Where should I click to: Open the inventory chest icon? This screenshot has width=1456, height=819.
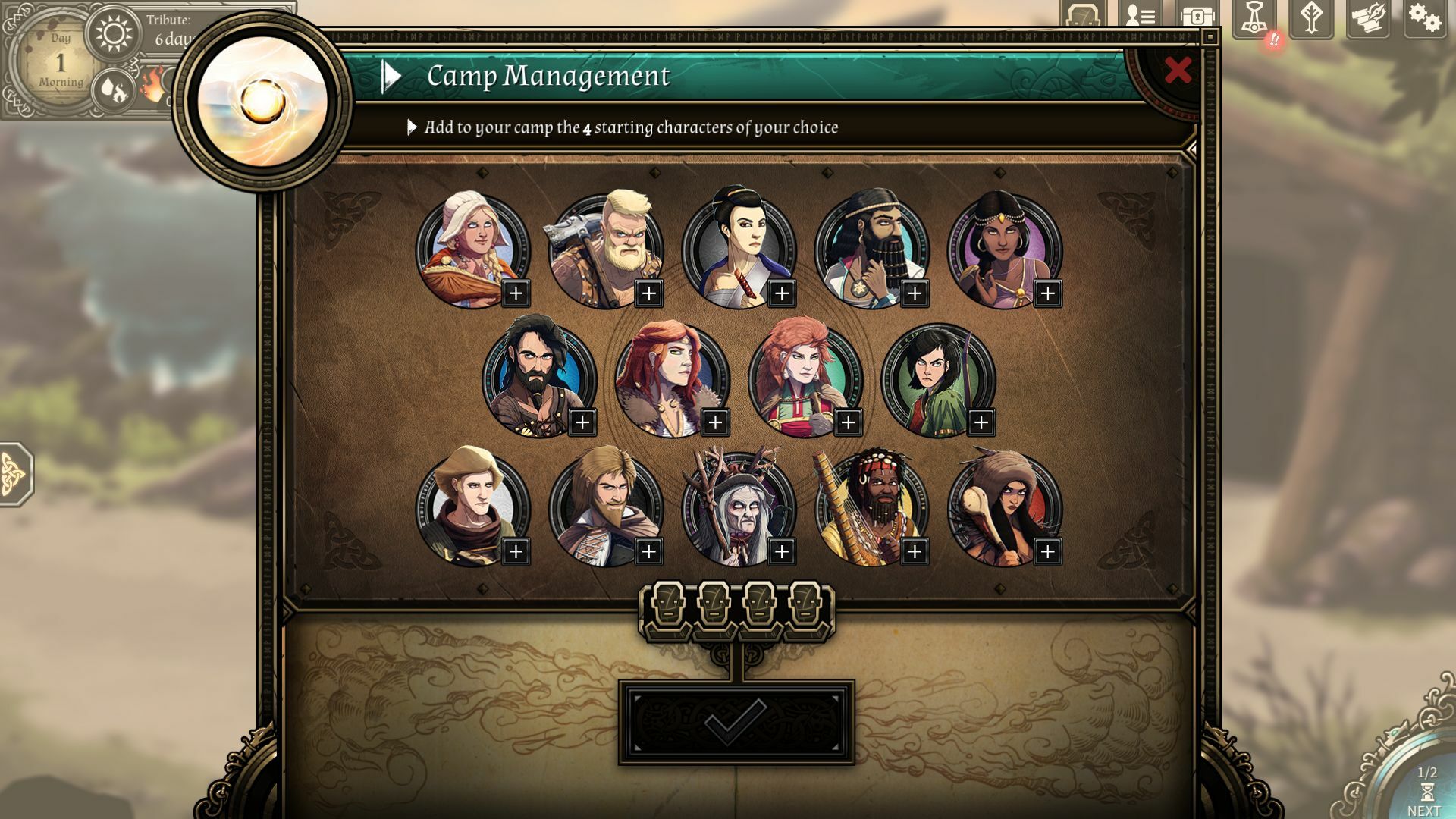(x=1198, y=17)
